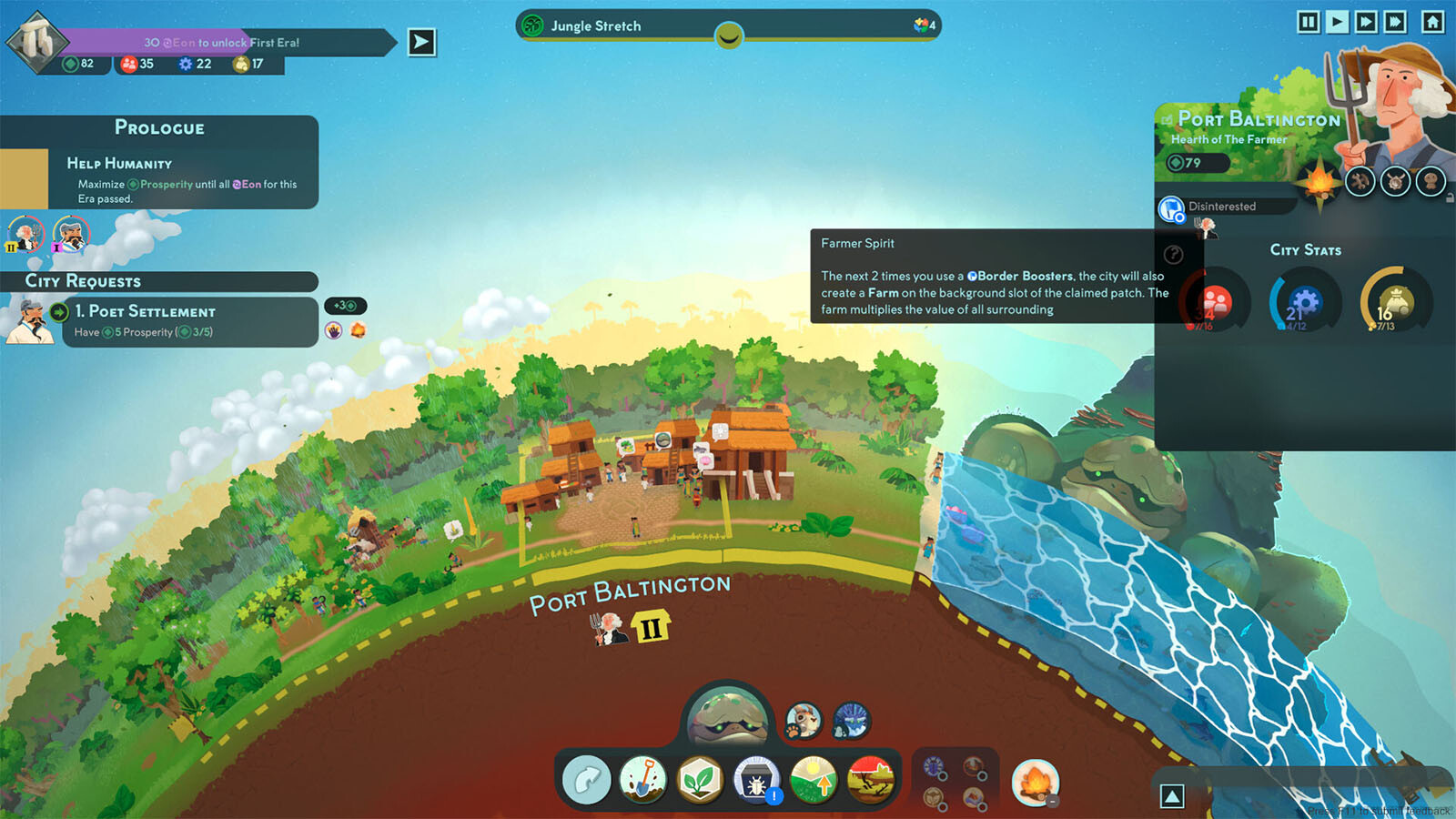Click the campfire button at bottom right
The width and height of the screenshot is (1456, 819).
[x=1035, y=783]
